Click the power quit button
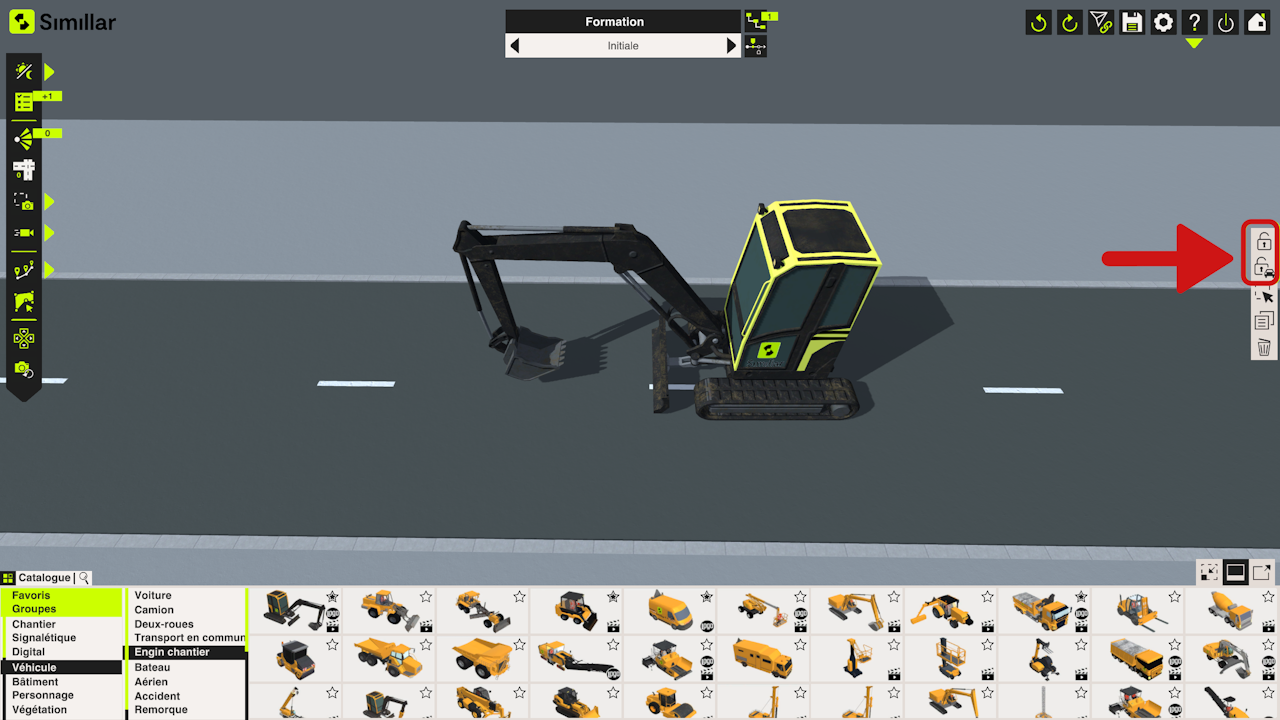This screenshot has height=720, width=1280. pyautogui.click(x=1226, y=22)
